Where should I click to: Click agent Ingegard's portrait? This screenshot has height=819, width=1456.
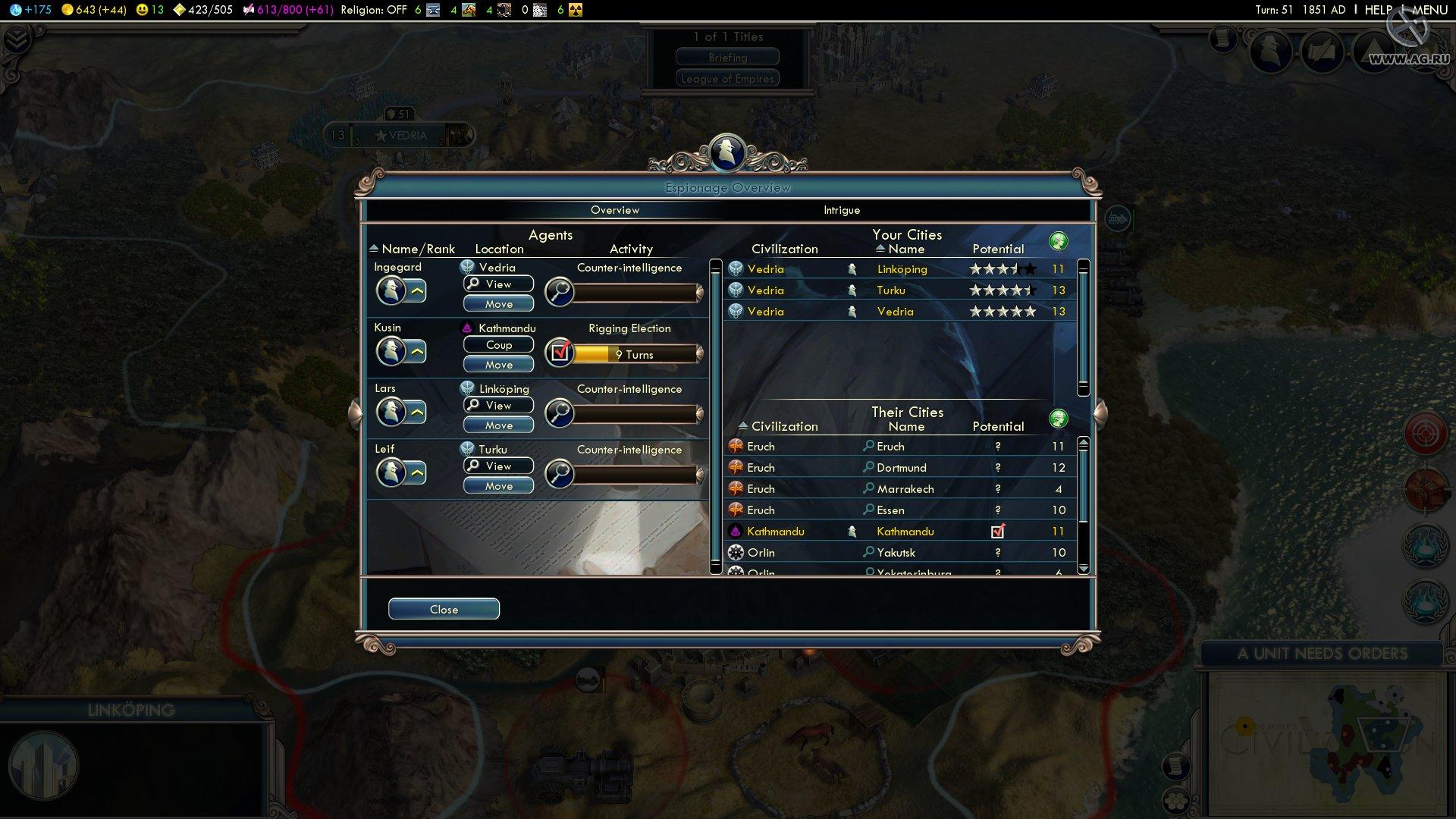[x=390, y=290]
